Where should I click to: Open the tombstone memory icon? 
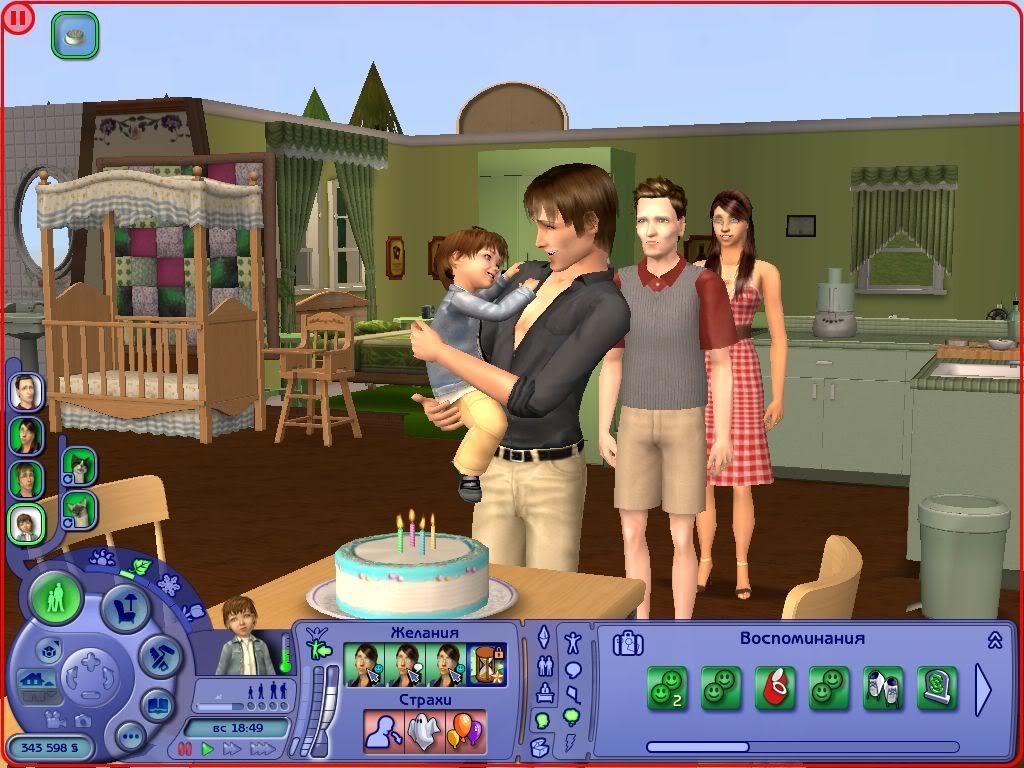click(938, 688)
